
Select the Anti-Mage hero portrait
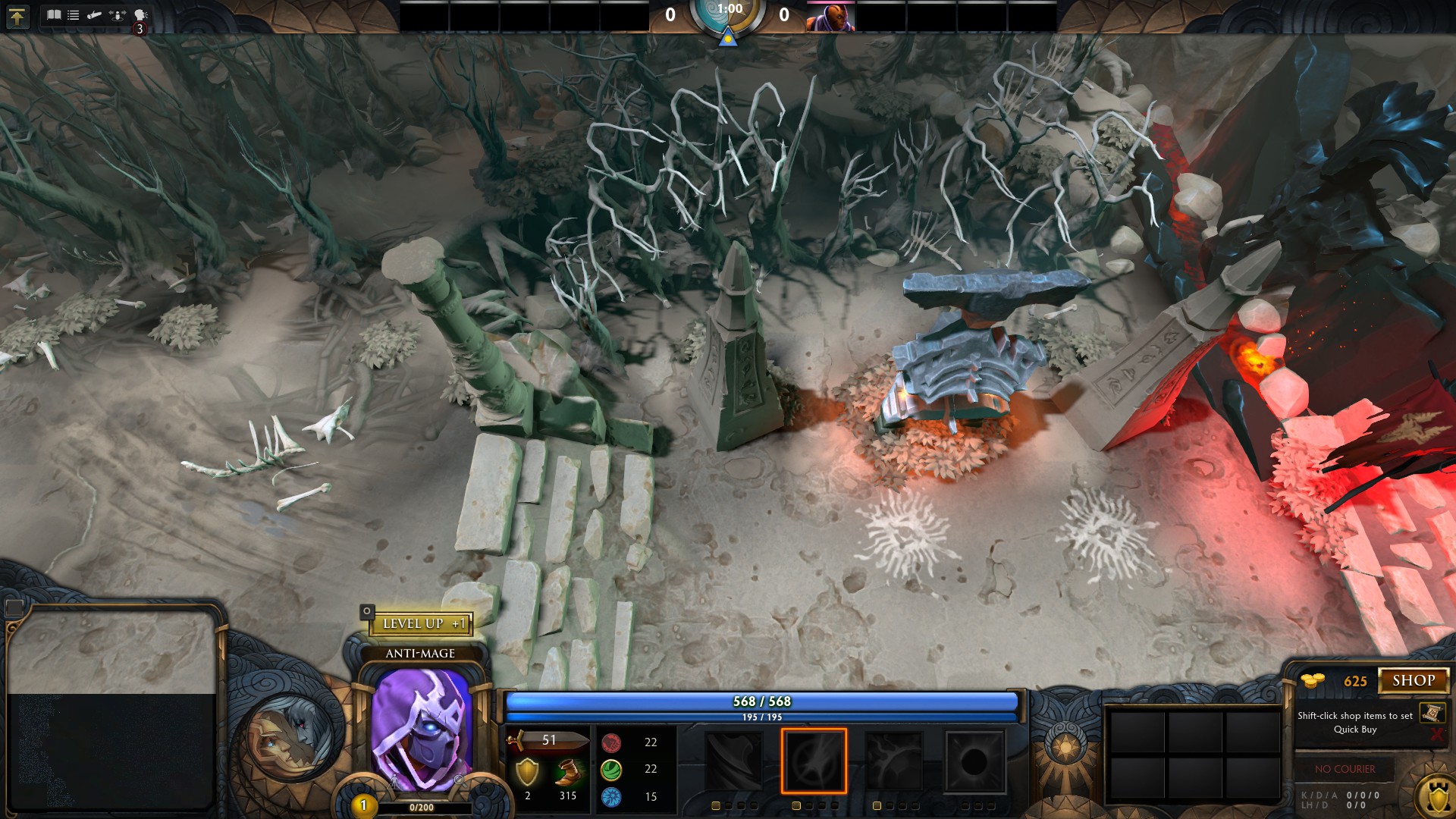421,730
